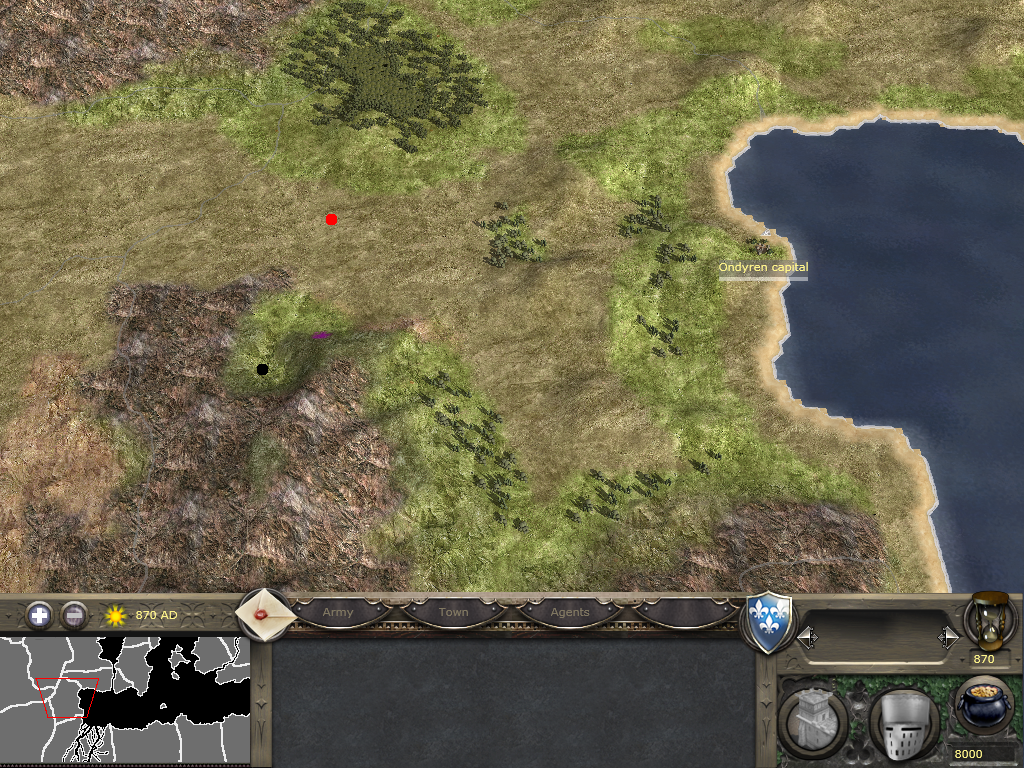Select the Ondyren capital settlement label
This screenshot has width=1024, height=768.
coord(763,268)
